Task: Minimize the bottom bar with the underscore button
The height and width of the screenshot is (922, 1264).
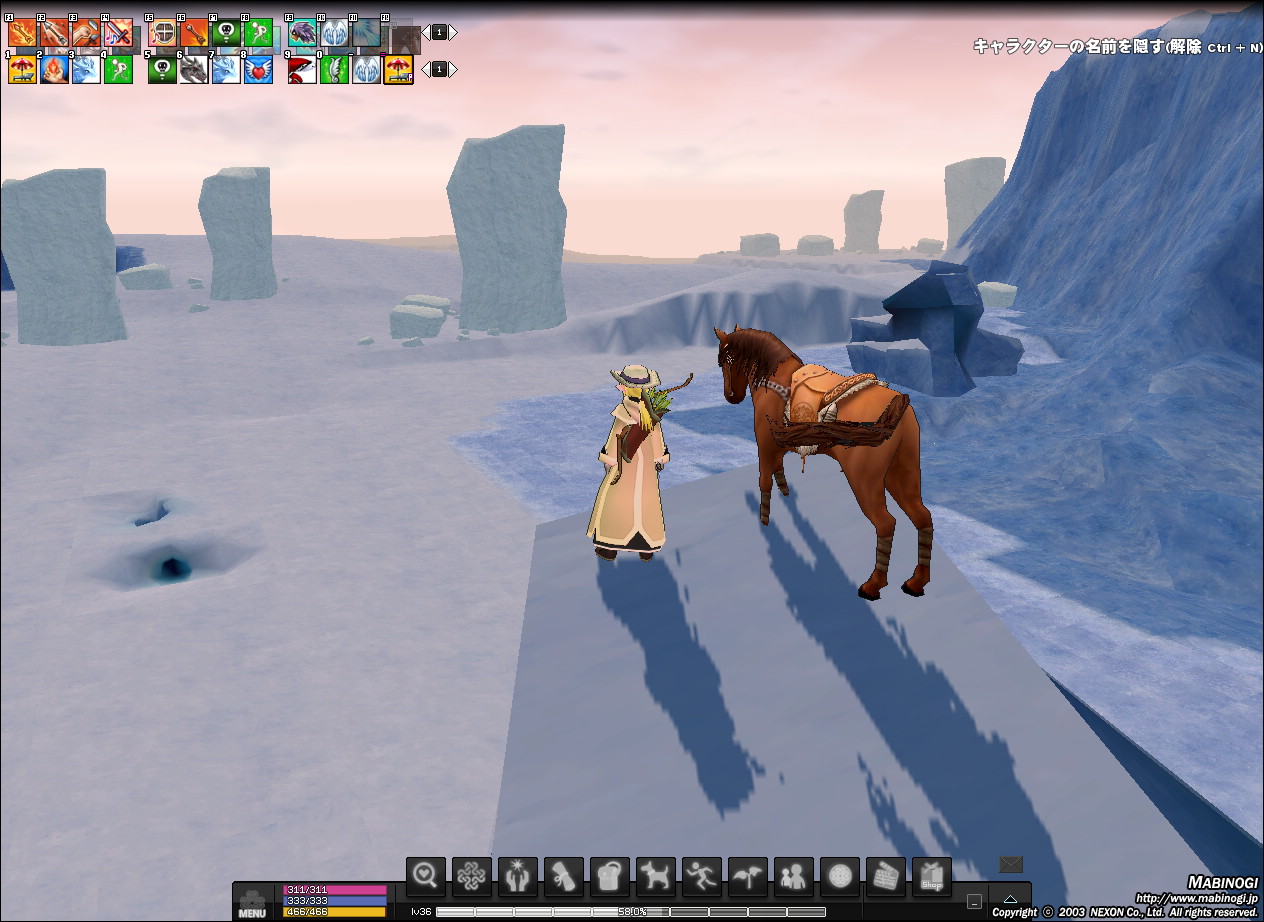Action: [974, 900]
